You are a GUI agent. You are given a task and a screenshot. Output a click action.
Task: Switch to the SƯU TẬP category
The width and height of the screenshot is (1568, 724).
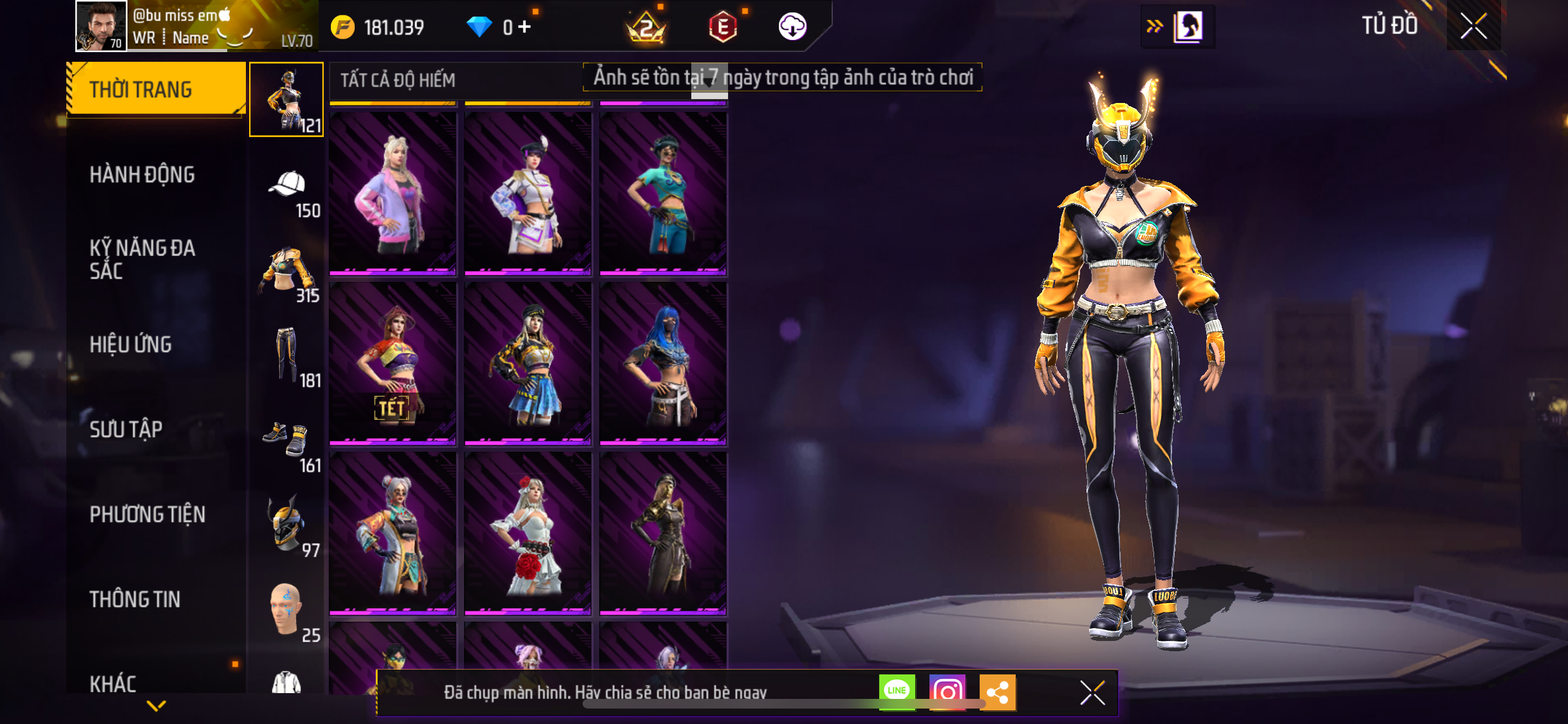click(x=126, y=429)
